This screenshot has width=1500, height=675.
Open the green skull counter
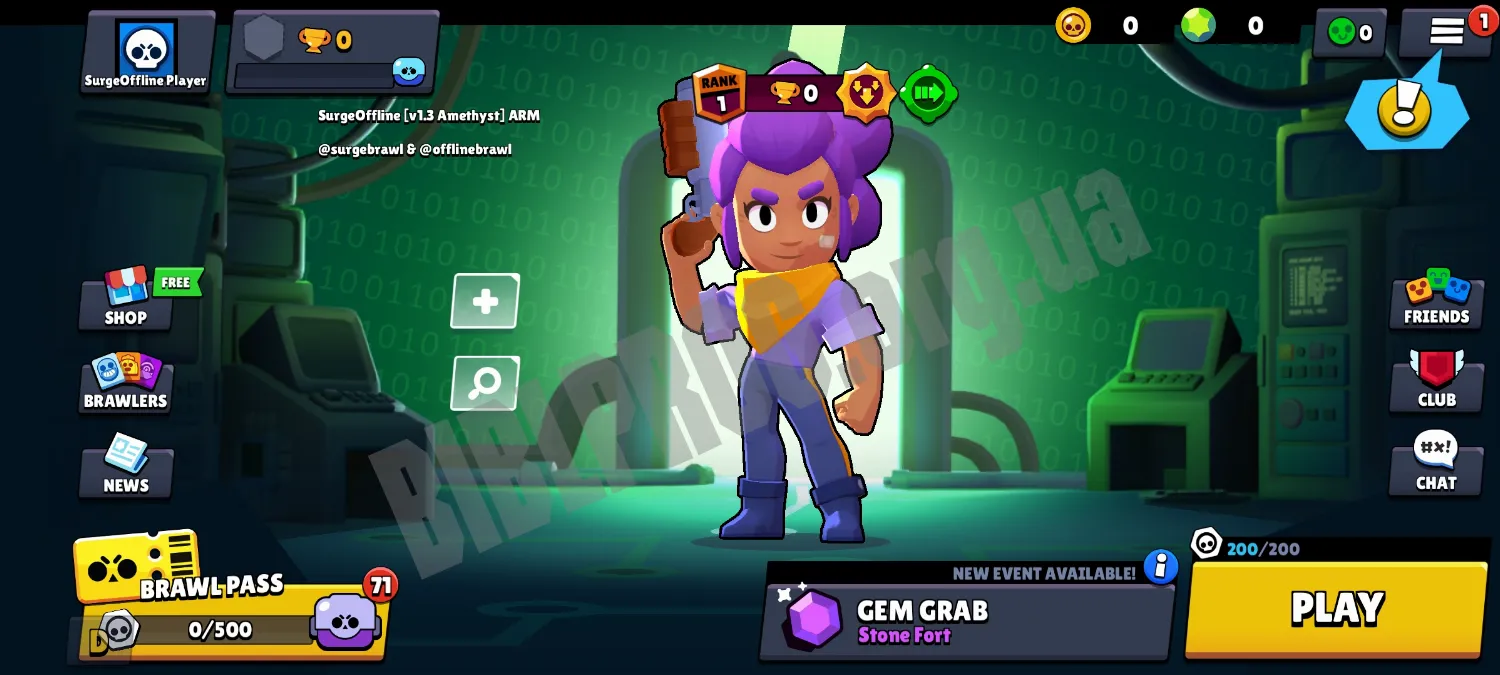point(1350,33)
